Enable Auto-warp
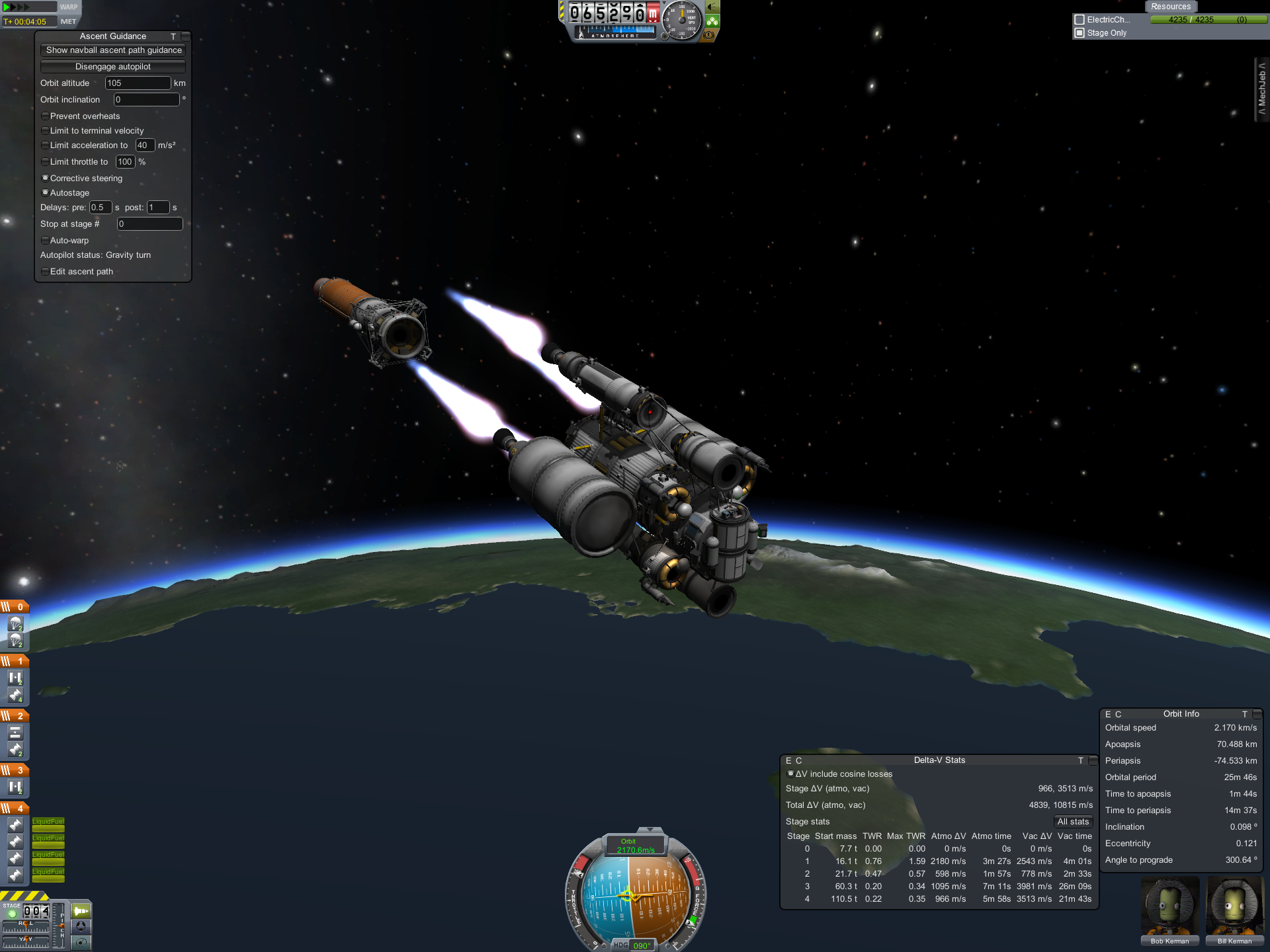Screen dimensions: 1270x952 tap(45, 241)
